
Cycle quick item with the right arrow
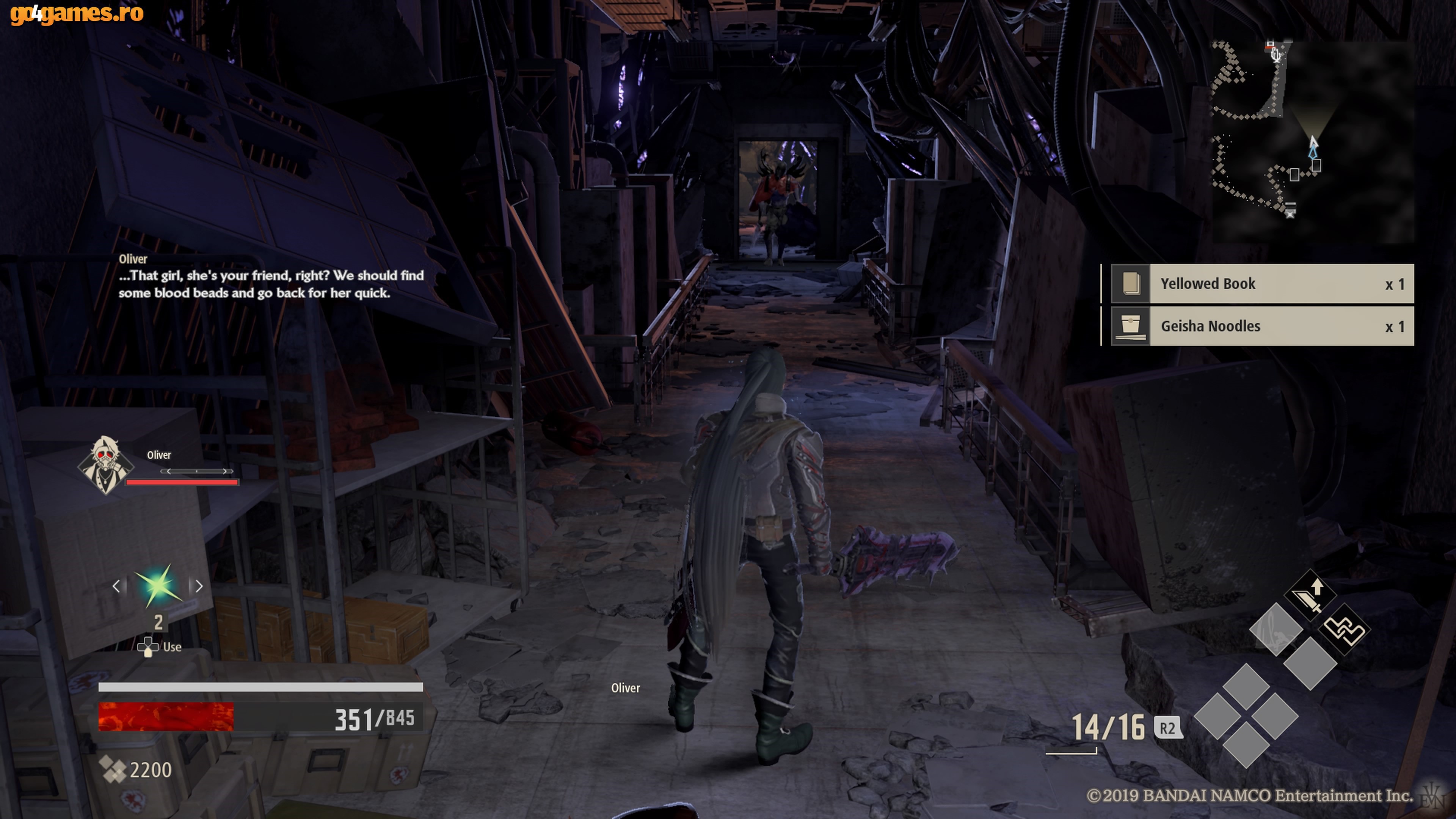pyautogui.click(x=198, y=586)
